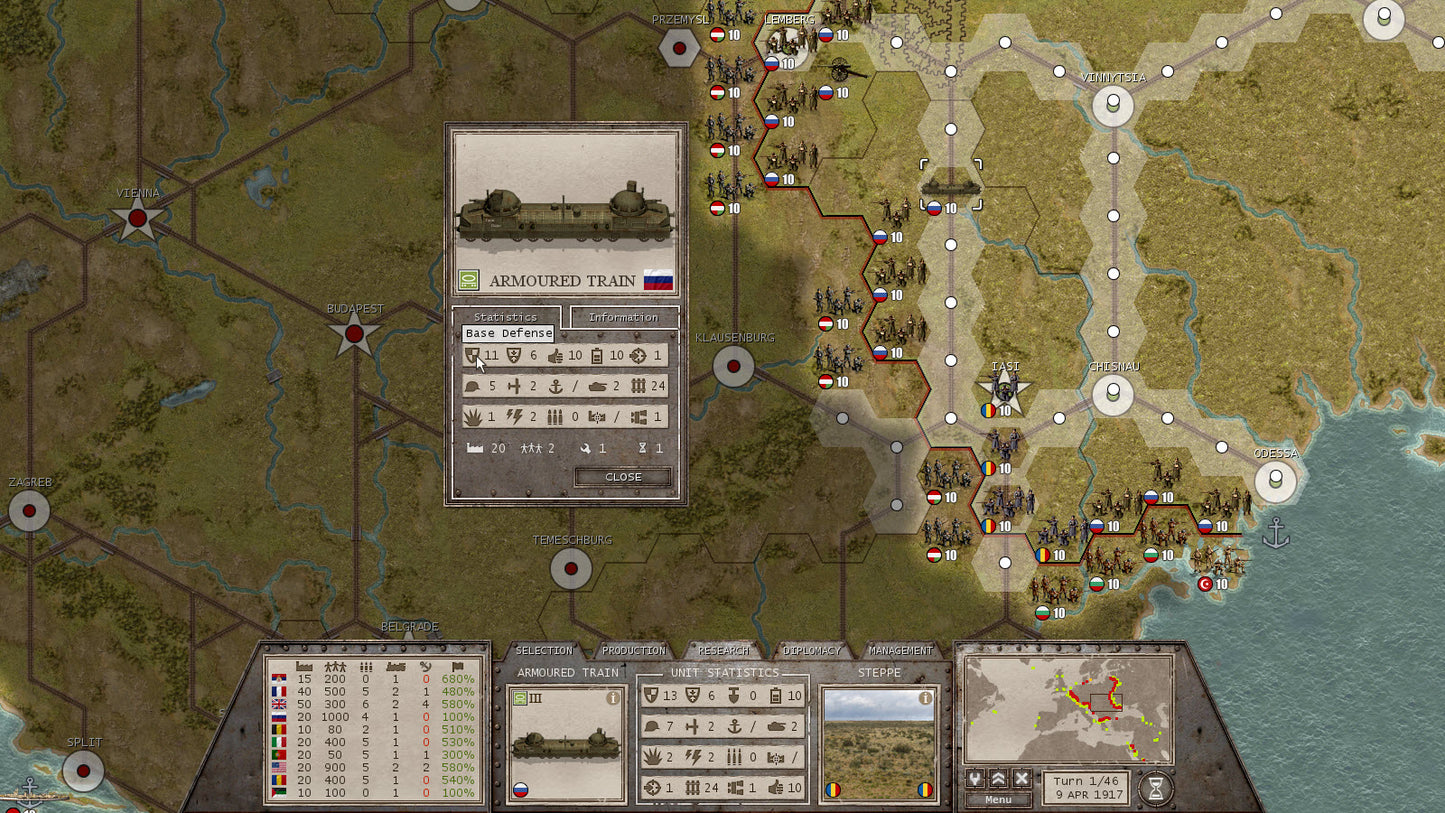Click the anchor naval stat icon
The width and height of the screenshot is (1445, 813).
[x=733, y=724]
